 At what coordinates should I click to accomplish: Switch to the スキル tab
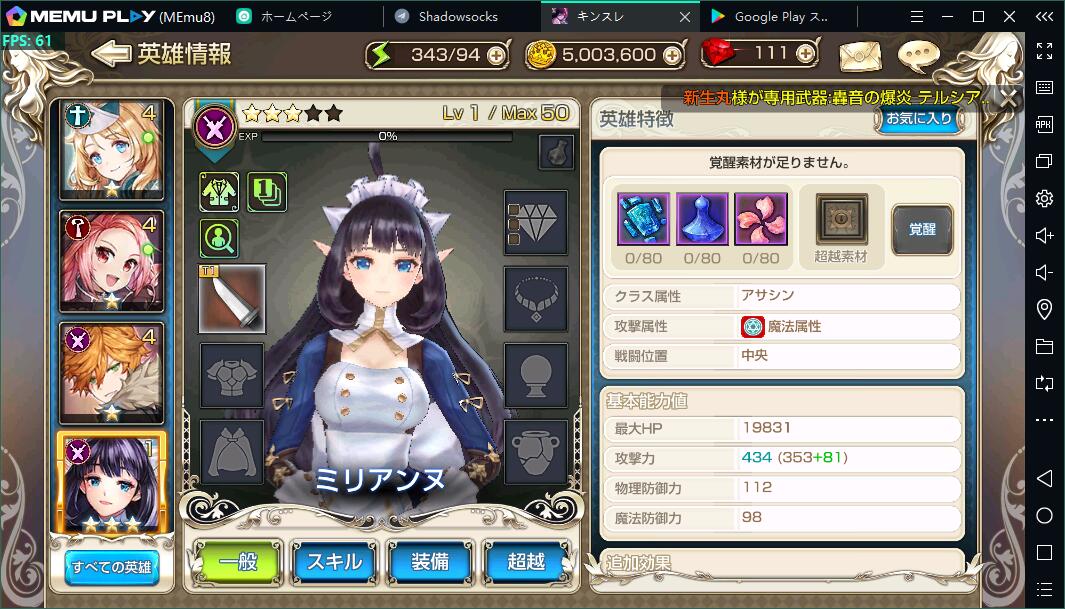tap(333, 562)
